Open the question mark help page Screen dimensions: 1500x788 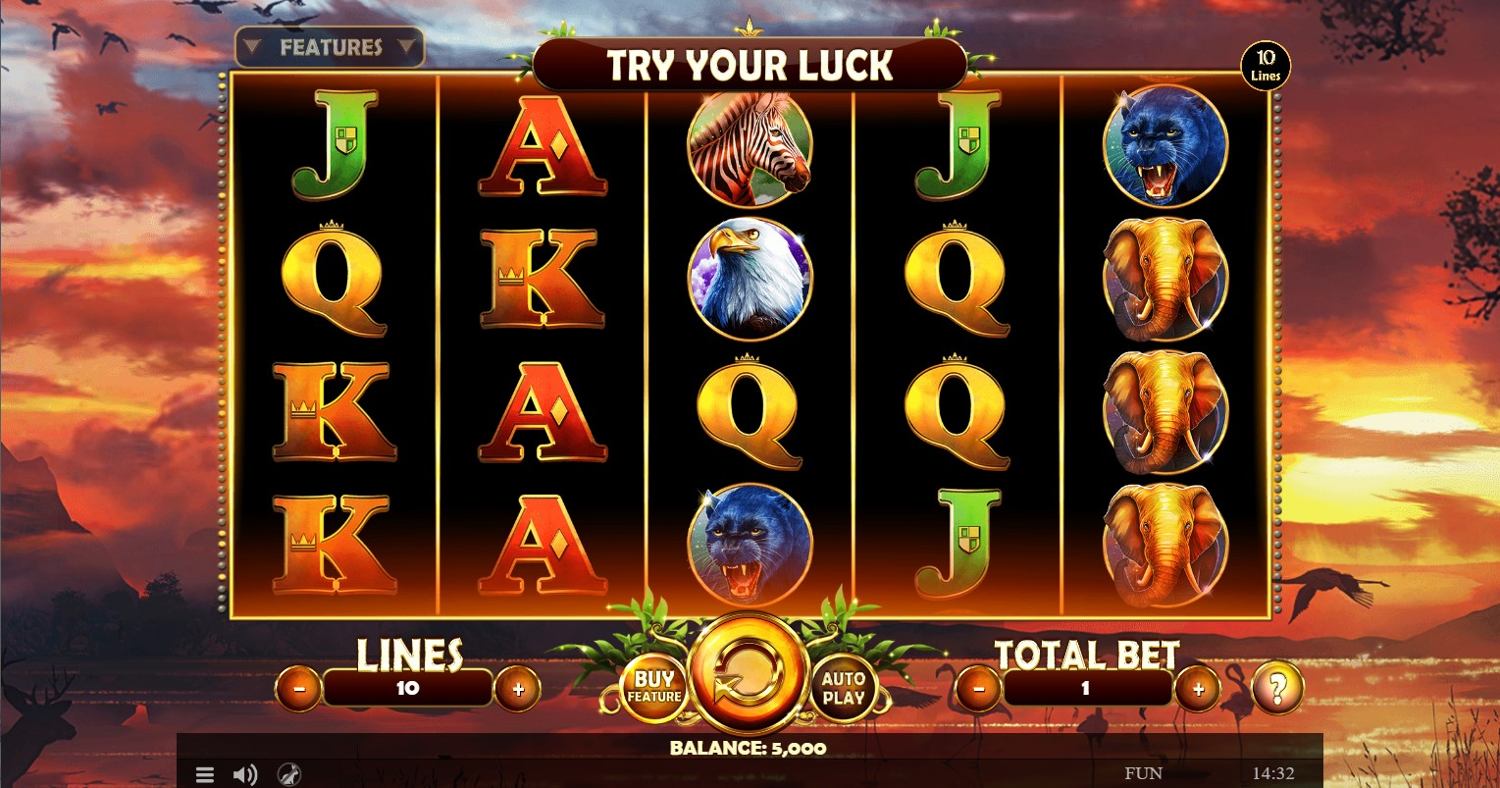coord(1278,687)
